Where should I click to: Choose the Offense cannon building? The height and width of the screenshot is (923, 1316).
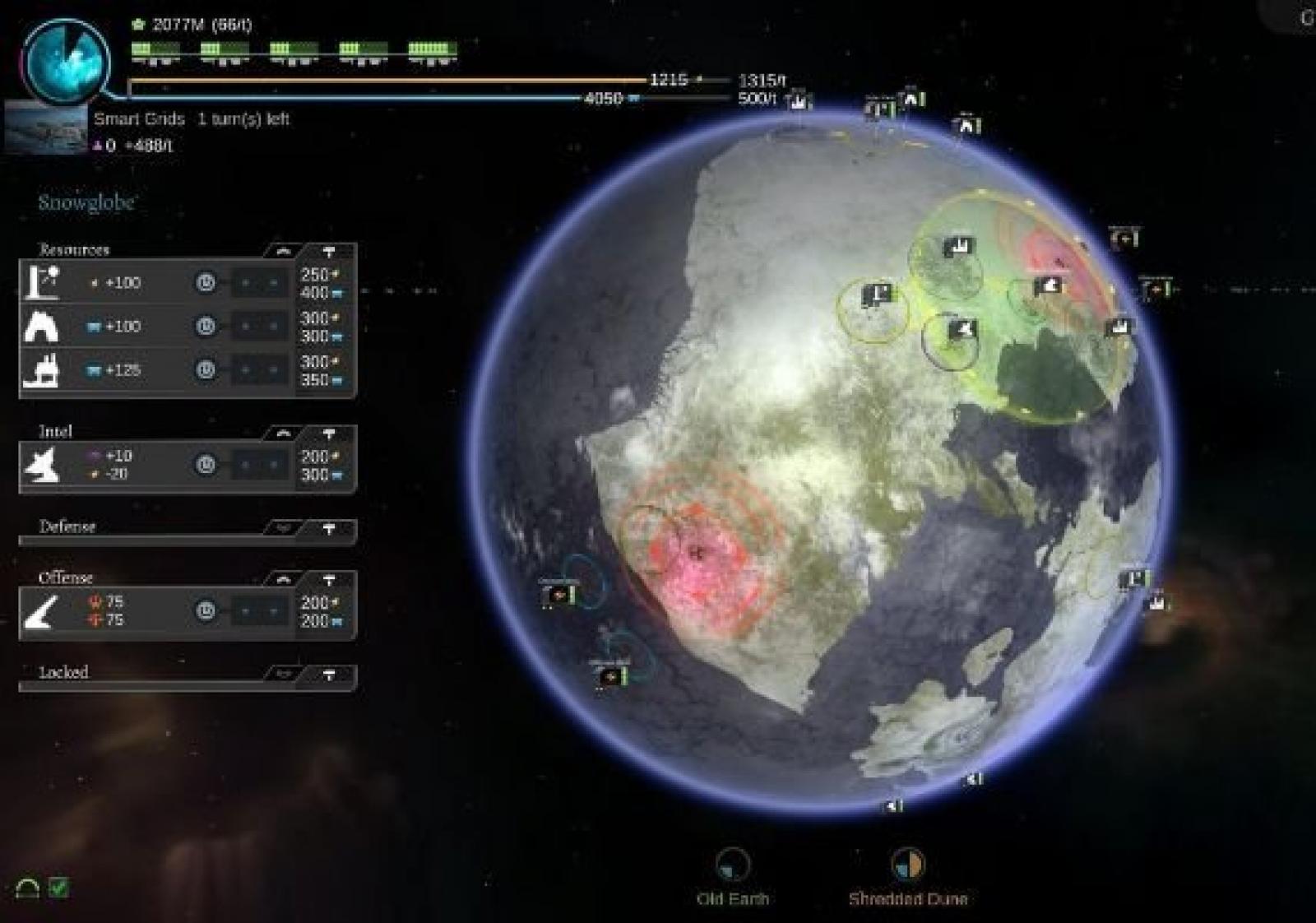tap(42, 611)
